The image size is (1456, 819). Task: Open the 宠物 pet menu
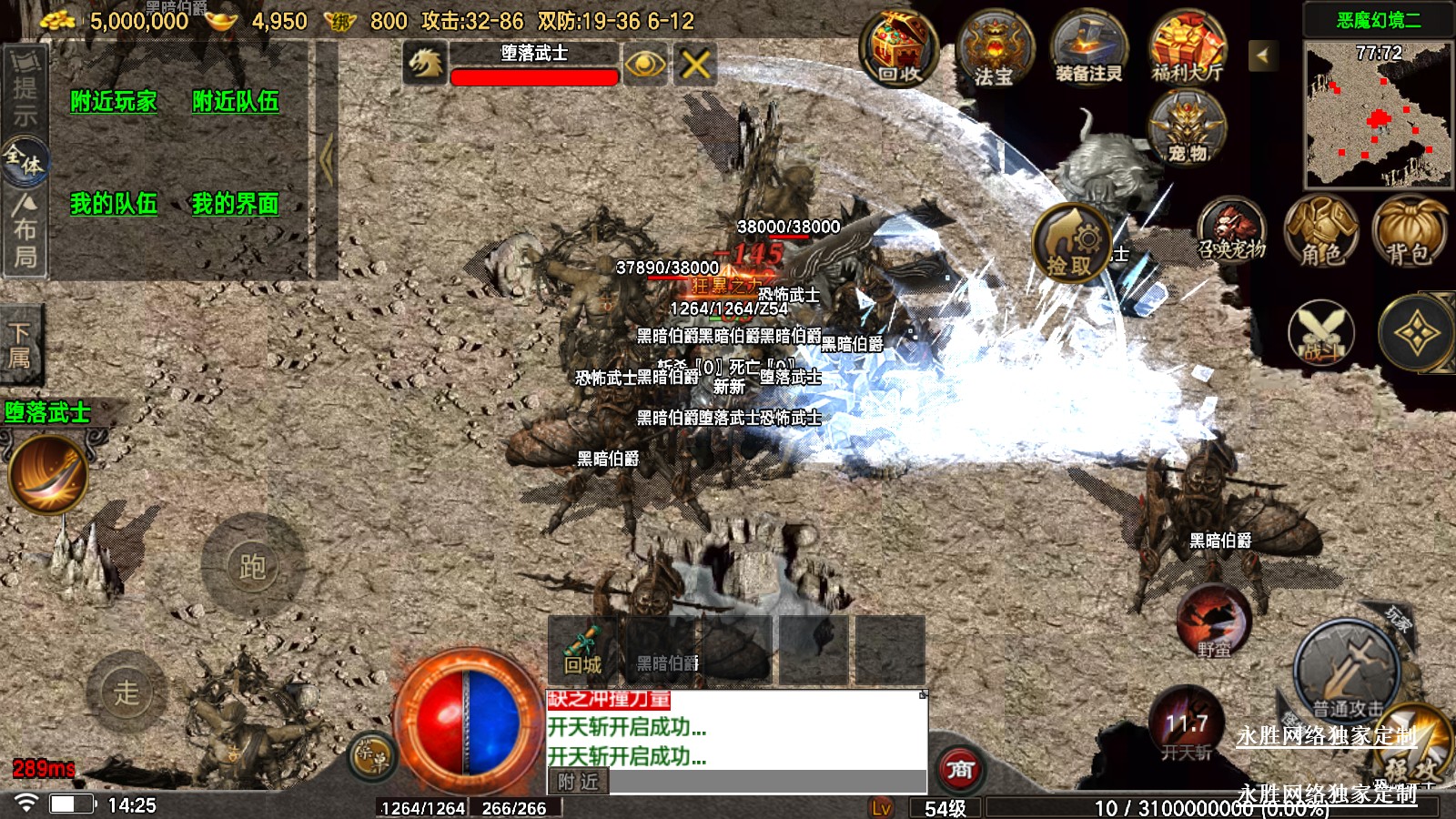pos(1187,129)
